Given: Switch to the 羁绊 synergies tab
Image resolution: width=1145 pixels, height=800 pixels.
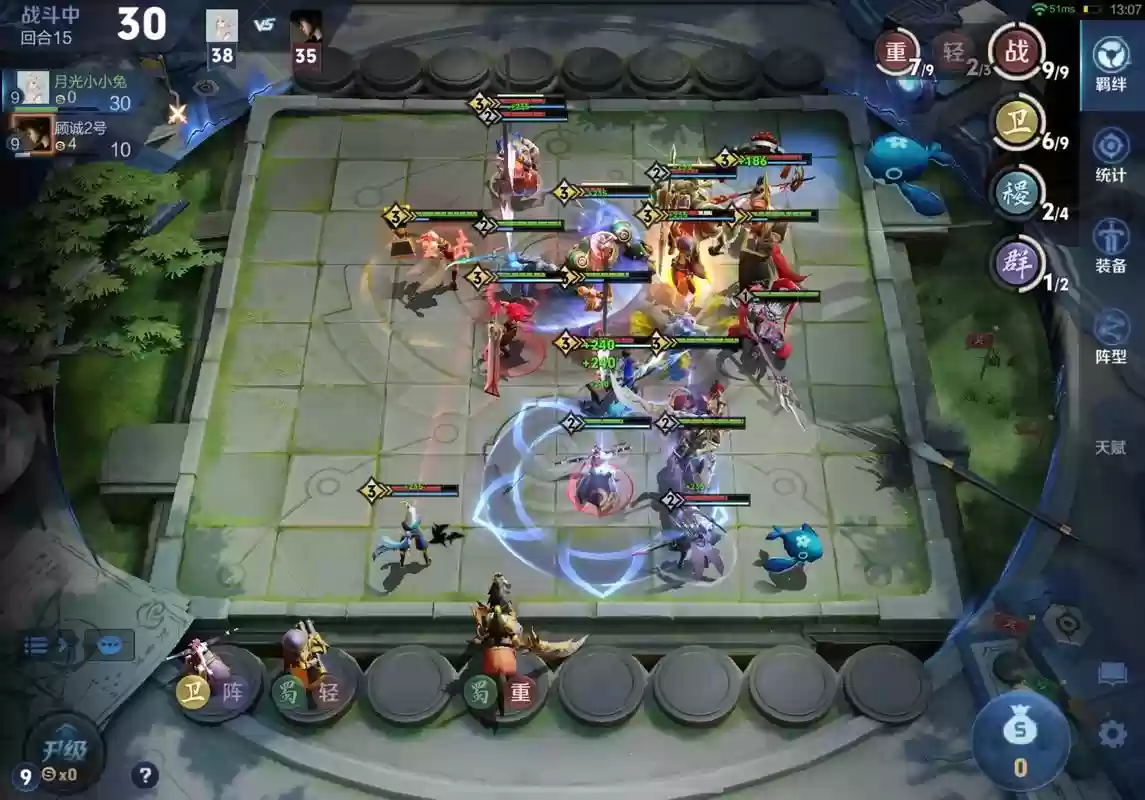Looking at the screenshot, I should (1111, 64).
